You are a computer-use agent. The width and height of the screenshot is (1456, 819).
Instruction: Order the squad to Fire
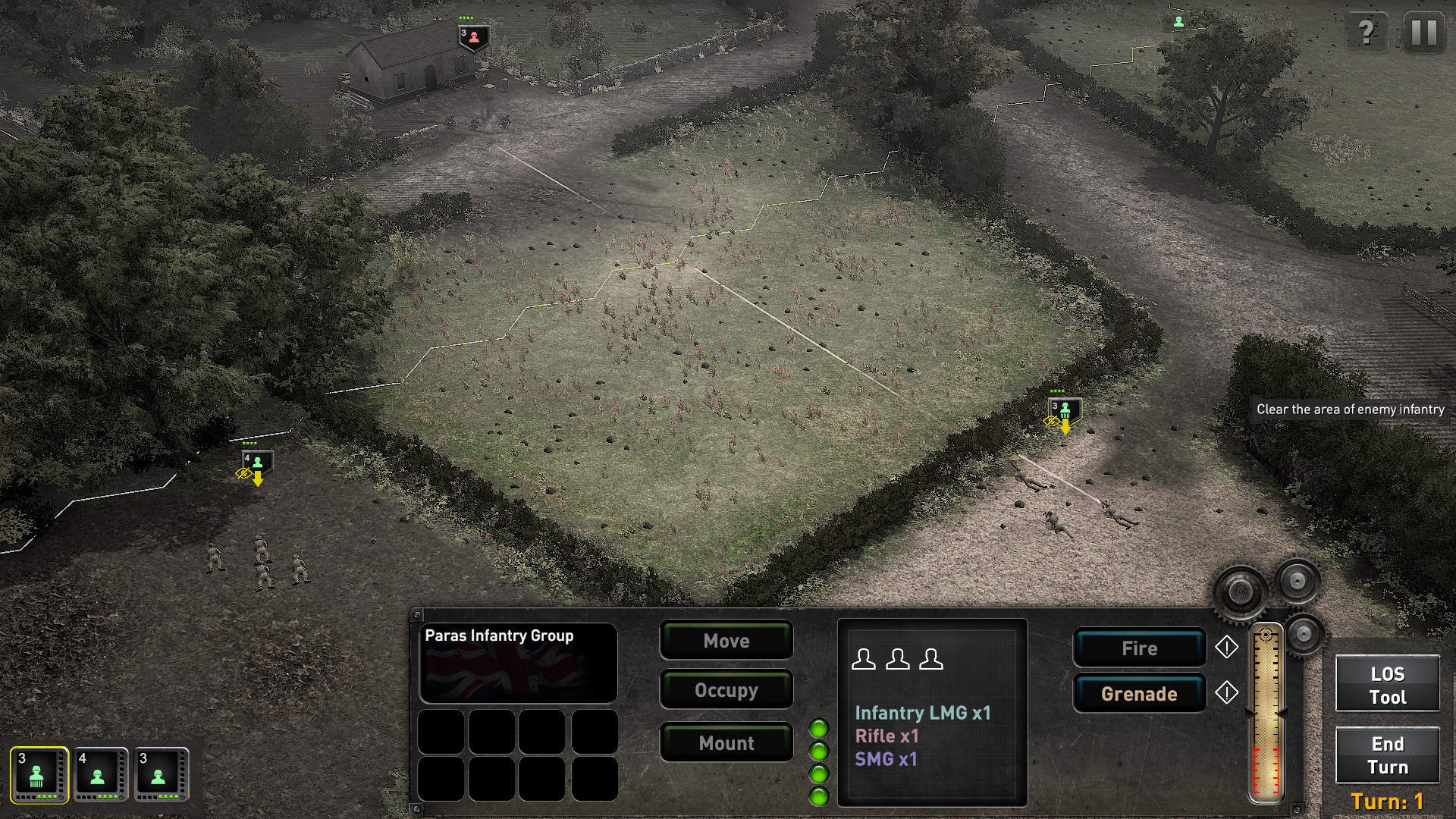click(1139, 648)
